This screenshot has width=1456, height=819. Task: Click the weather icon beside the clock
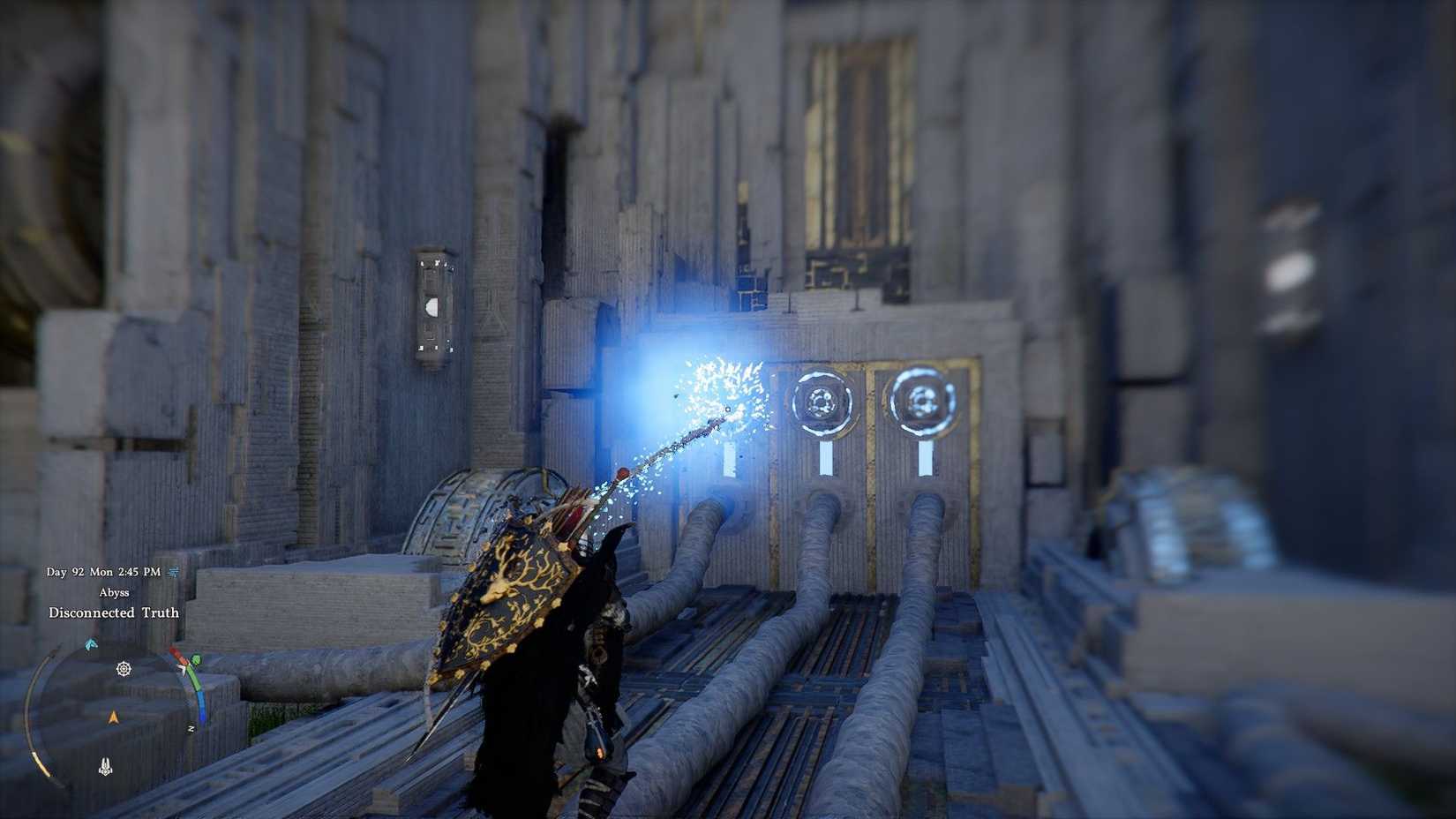[172, 572]
